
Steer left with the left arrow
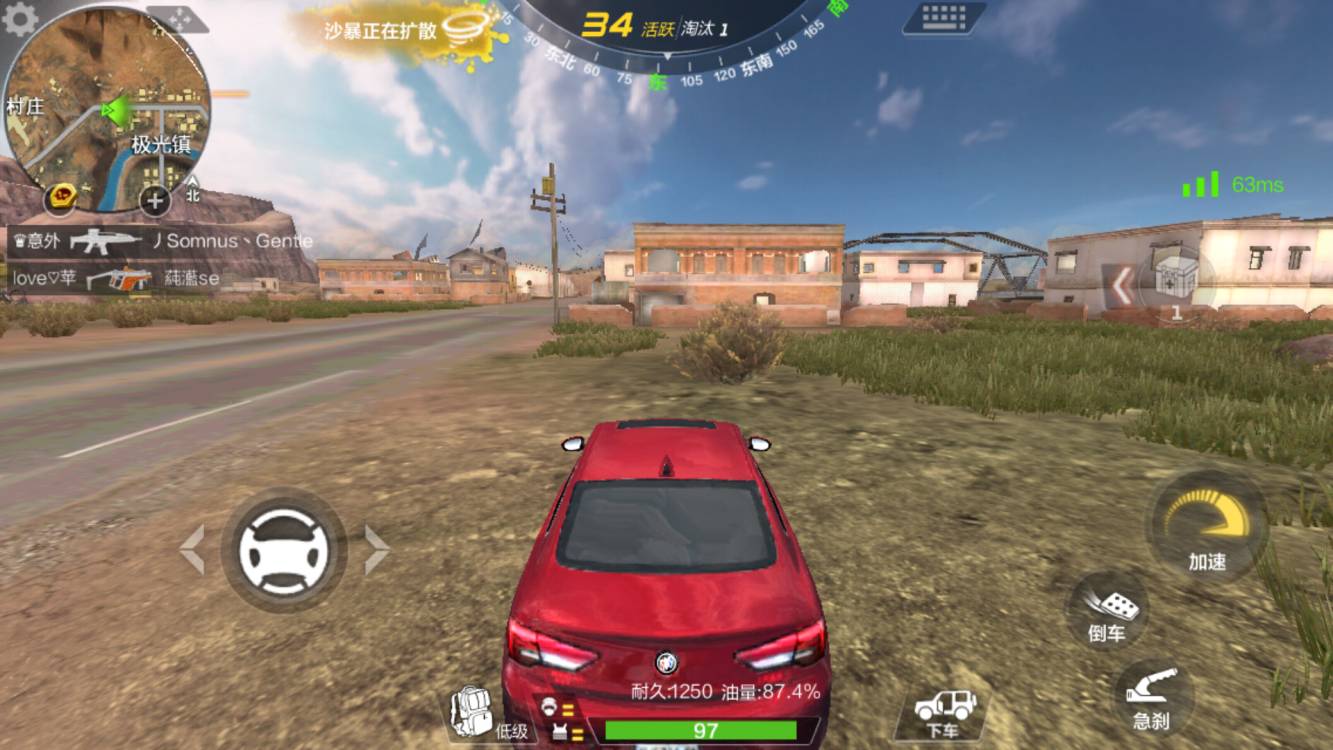pos(192,550)
